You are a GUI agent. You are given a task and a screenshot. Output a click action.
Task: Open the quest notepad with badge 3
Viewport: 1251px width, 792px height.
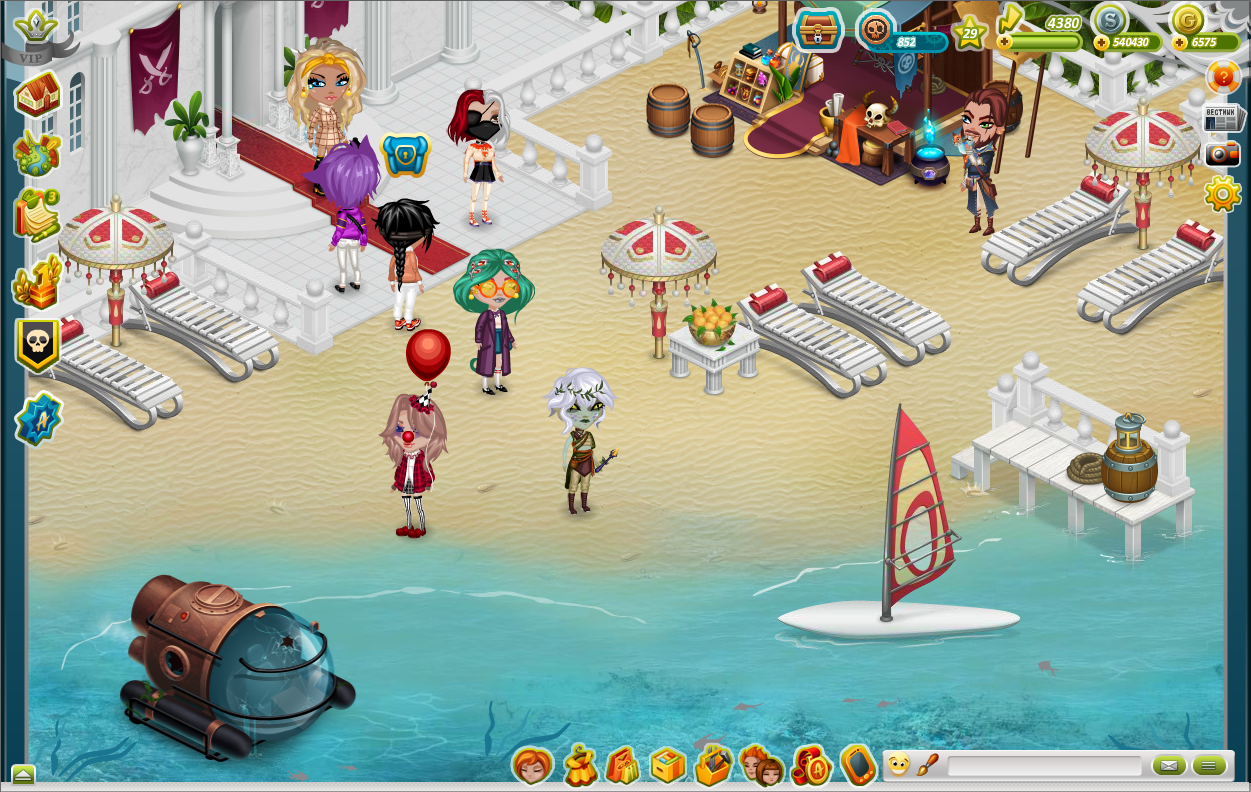(x=36, y=213)
